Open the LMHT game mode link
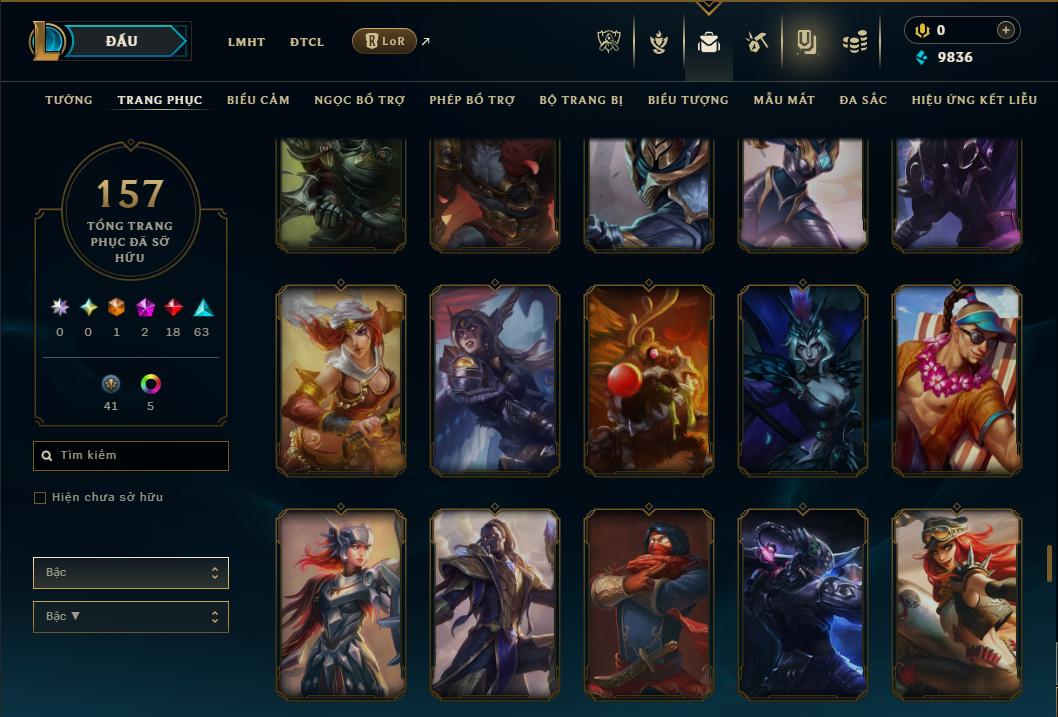Viewport: 1058px width, 717px height. click(246, 42)
